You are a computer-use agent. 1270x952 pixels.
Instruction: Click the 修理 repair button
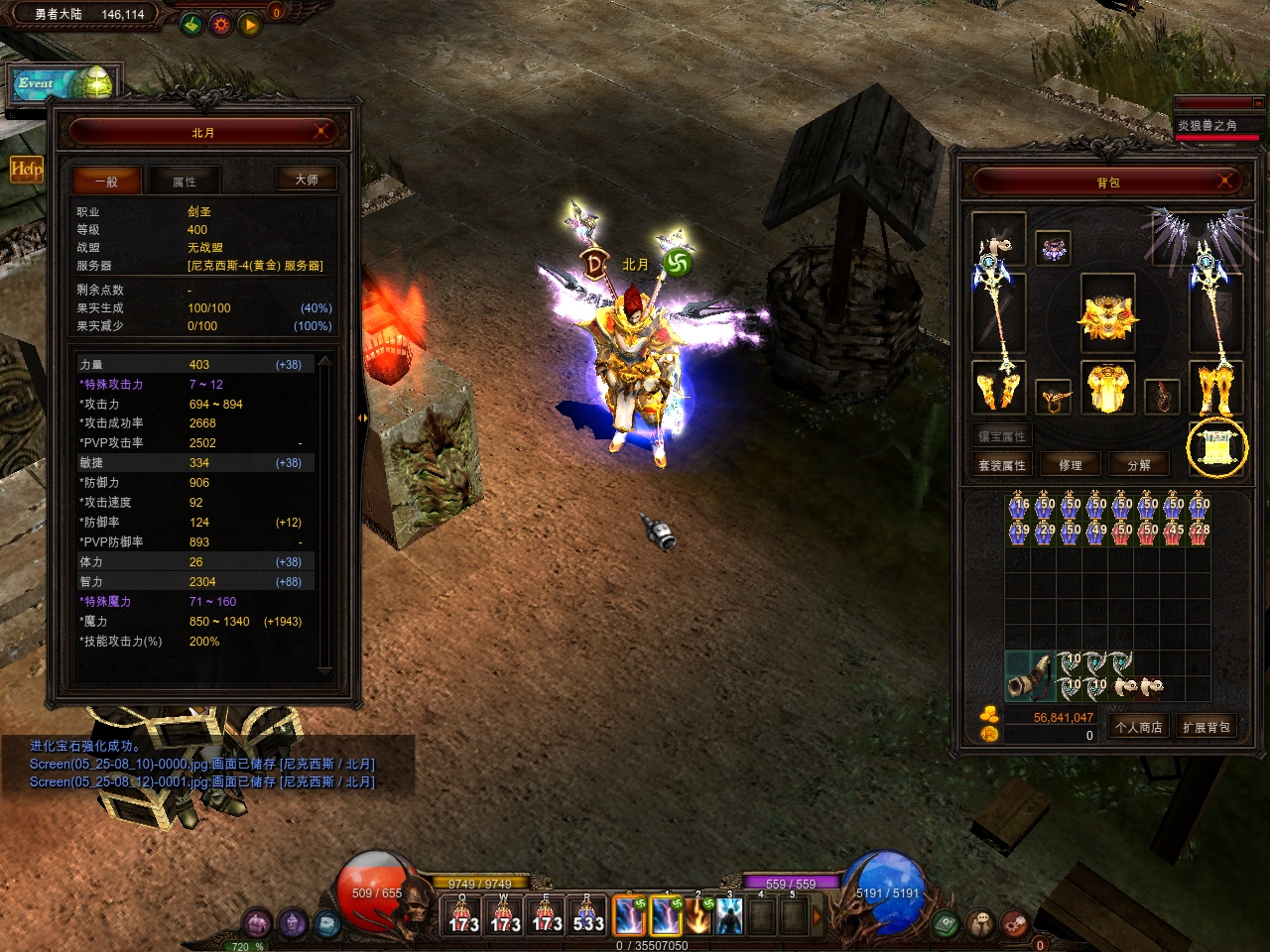point(1071,465)
